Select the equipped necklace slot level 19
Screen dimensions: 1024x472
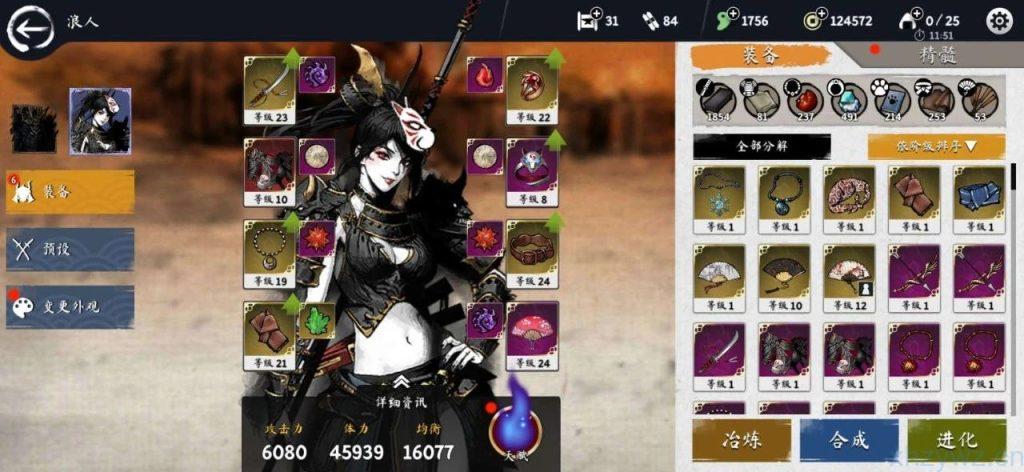click(x=269, y=253)
